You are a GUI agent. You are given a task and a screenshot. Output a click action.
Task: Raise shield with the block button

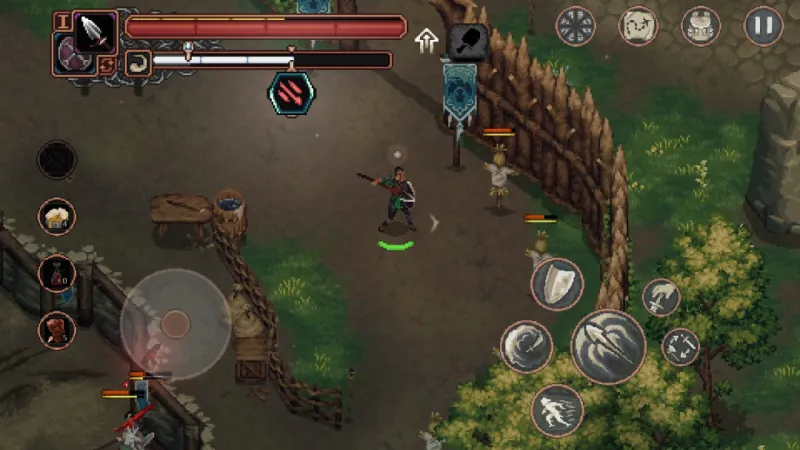click(557, 285)
